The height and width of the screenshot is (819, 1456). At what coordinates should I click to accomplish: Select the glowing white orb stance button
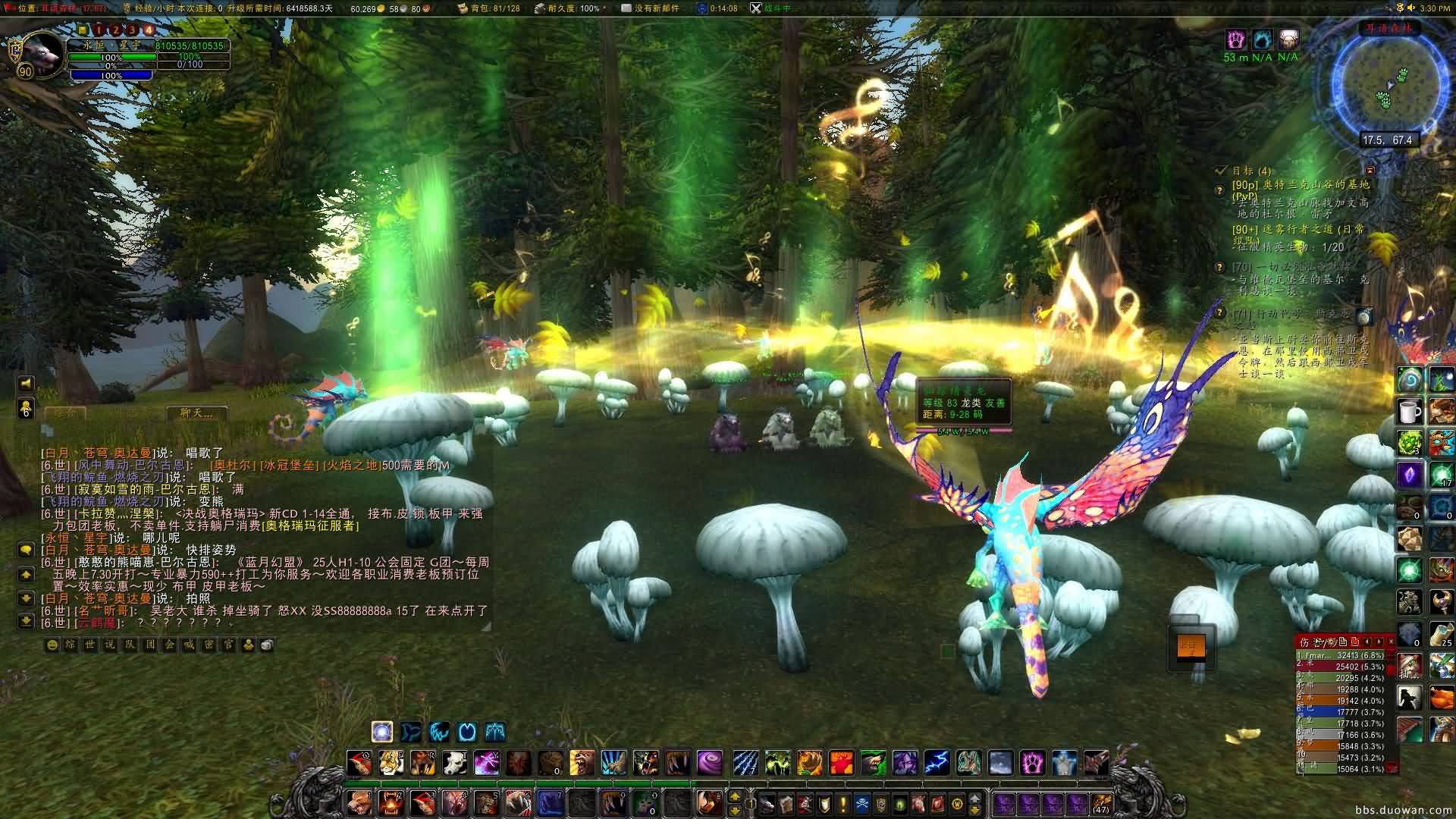click(x=382, y=732)
